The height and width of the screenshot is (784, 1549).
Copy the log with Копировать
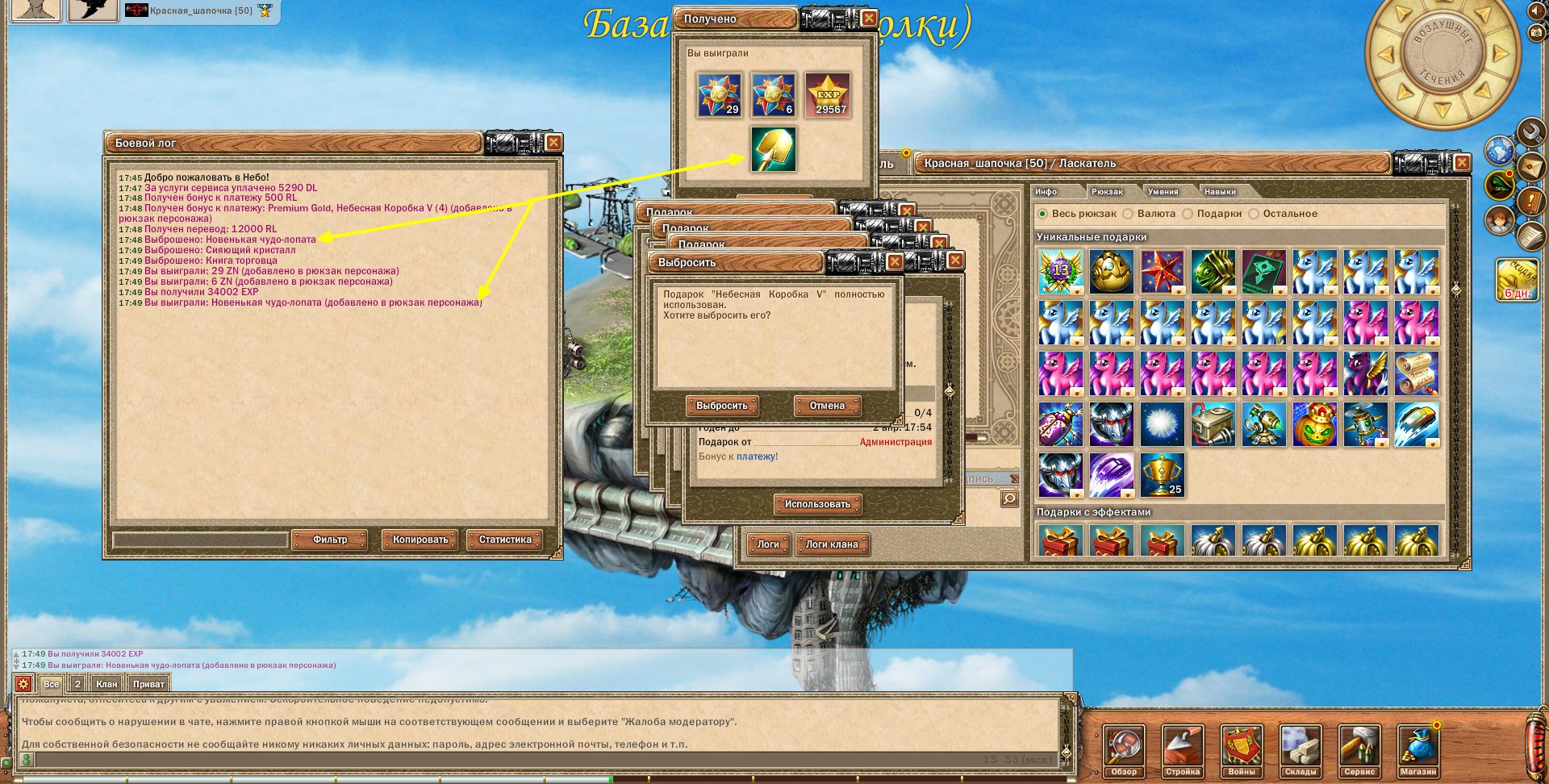click(420, 540)
